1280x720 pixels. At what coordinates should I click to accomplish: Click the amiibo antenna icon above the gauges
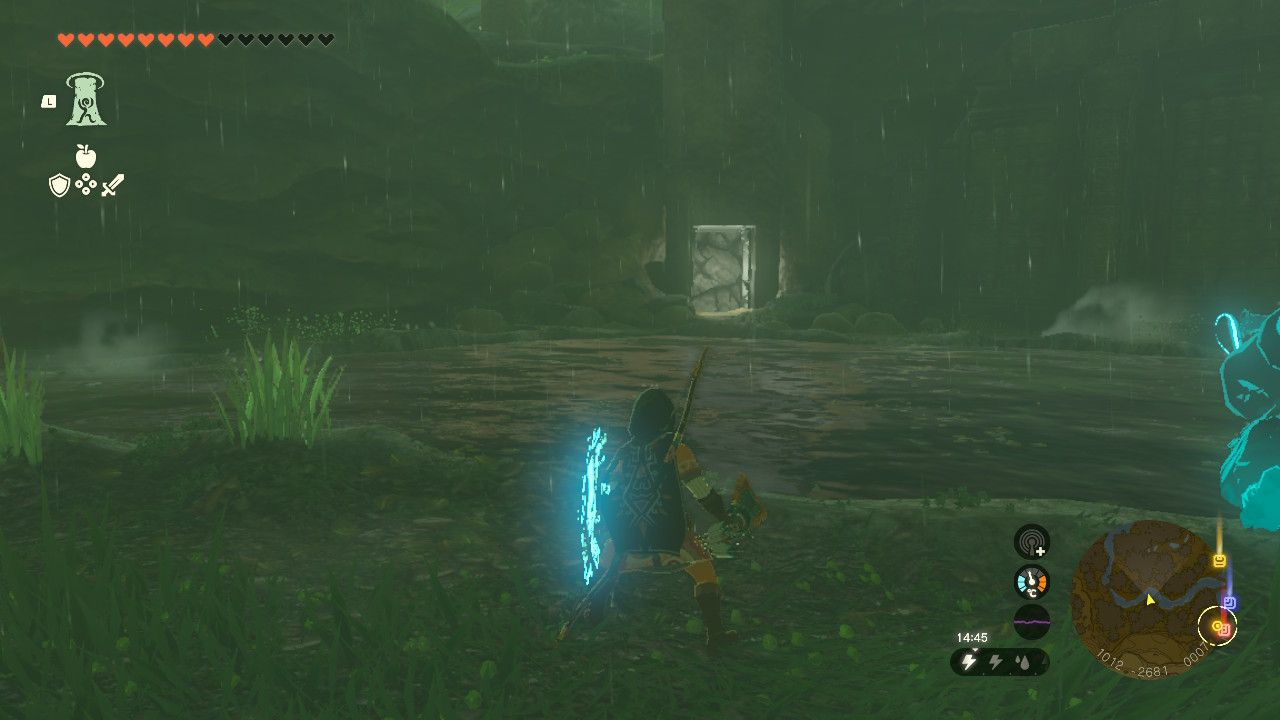pyautogui.click(x=1032, y=545)
